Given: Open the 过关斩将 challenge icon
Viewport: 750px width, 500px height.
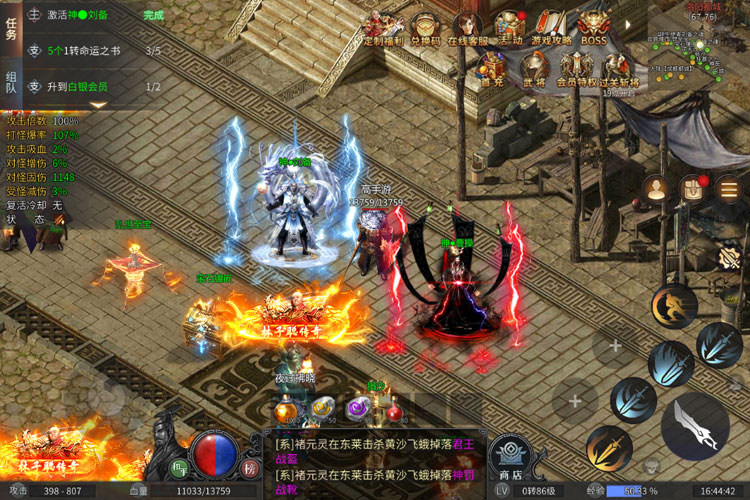Looking at the screenshot, I should coord(618,68).
